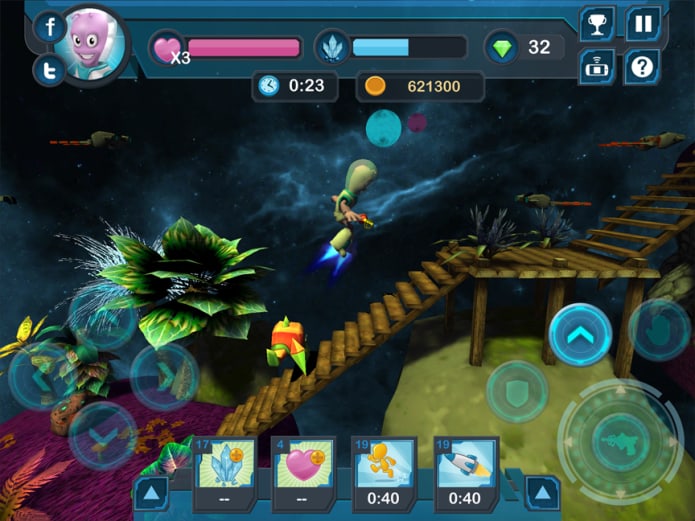This screenshot has height=521, width=695.
Task: Share via the Facebook button
Action: pyautogui.click(x=49, y=27)
